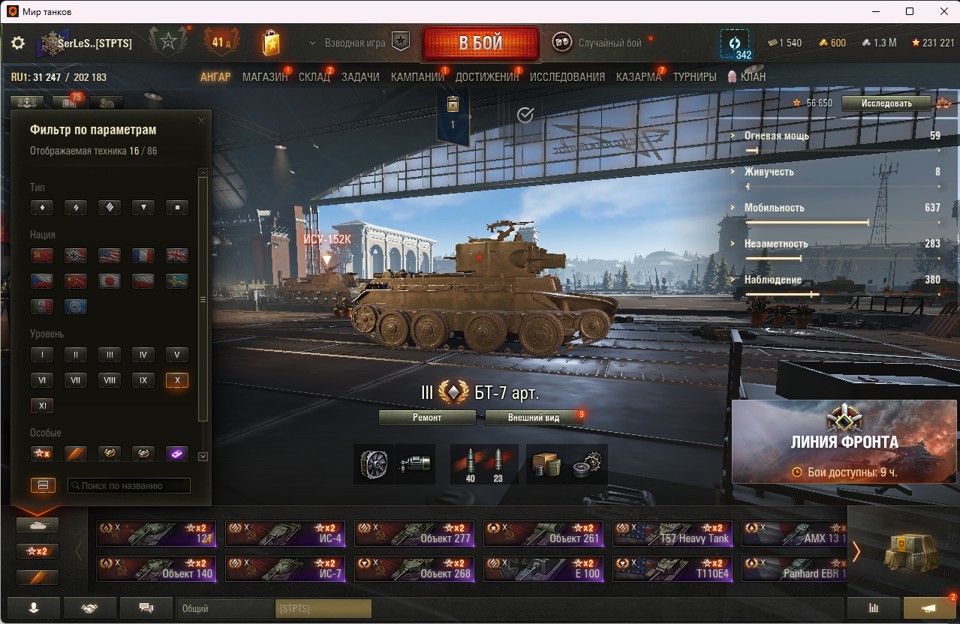
Task: Type in the Поиск по названию field
Action: 129,486
